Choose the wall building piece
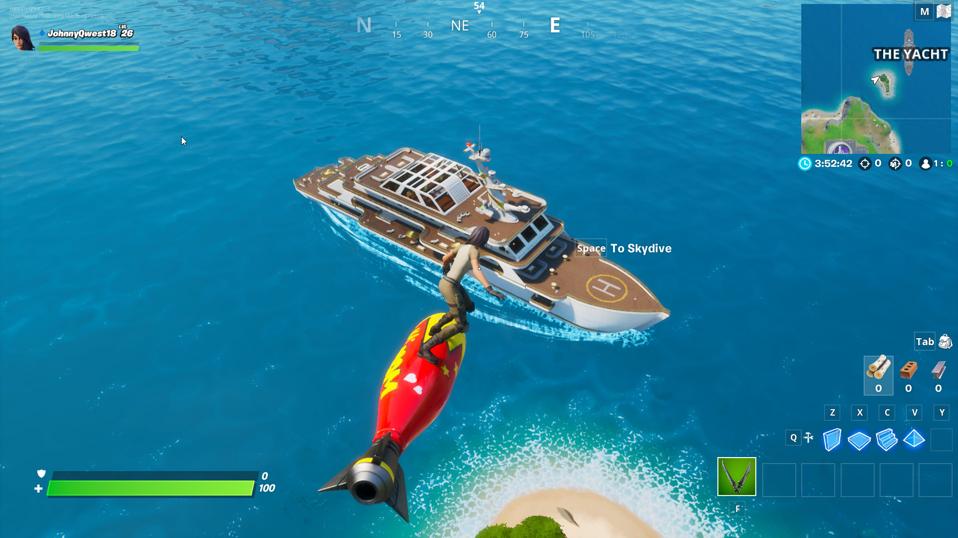 click(x=832, y=439)
